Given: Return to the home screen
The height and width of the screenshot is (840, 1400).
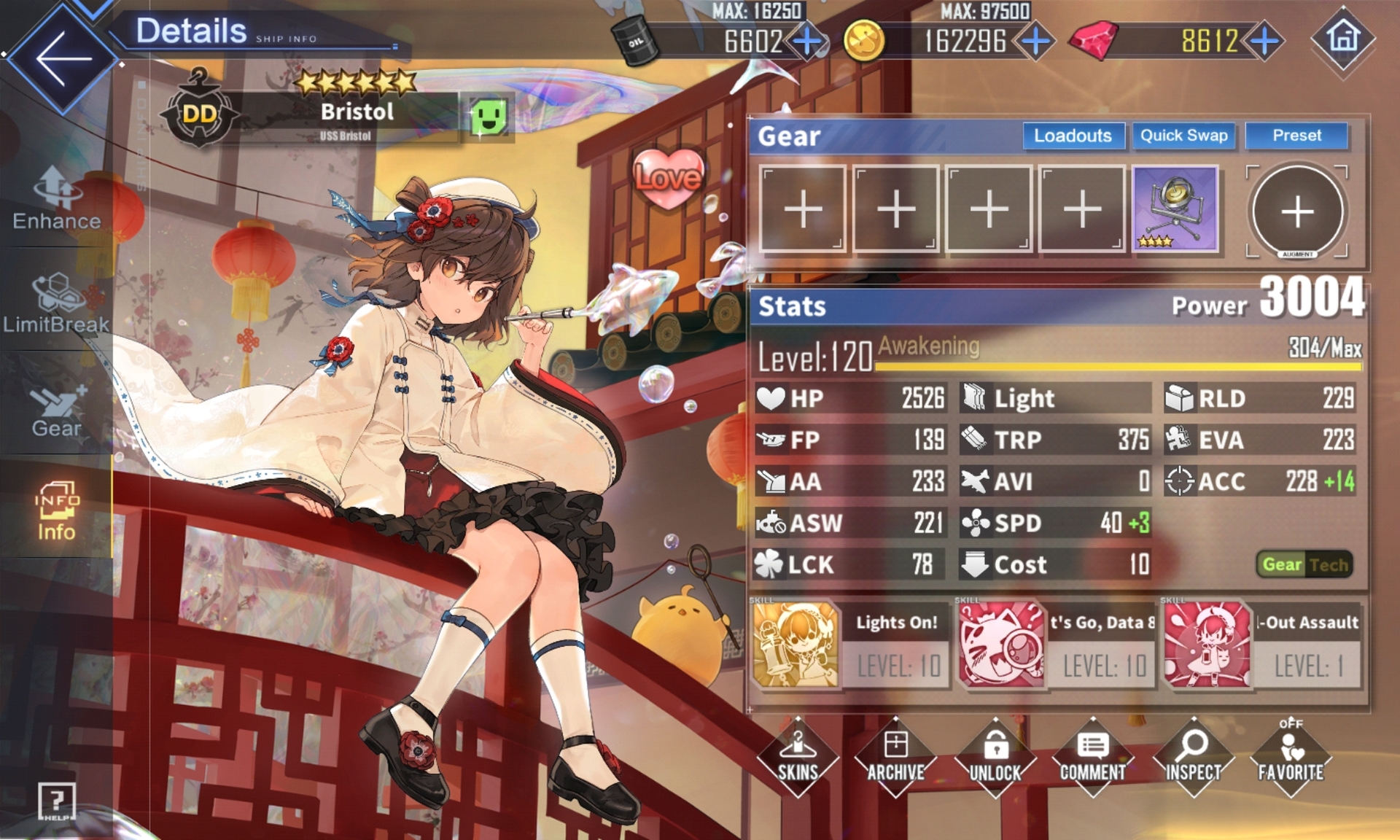Looking at the screenshot, I should pos(1343,38).
